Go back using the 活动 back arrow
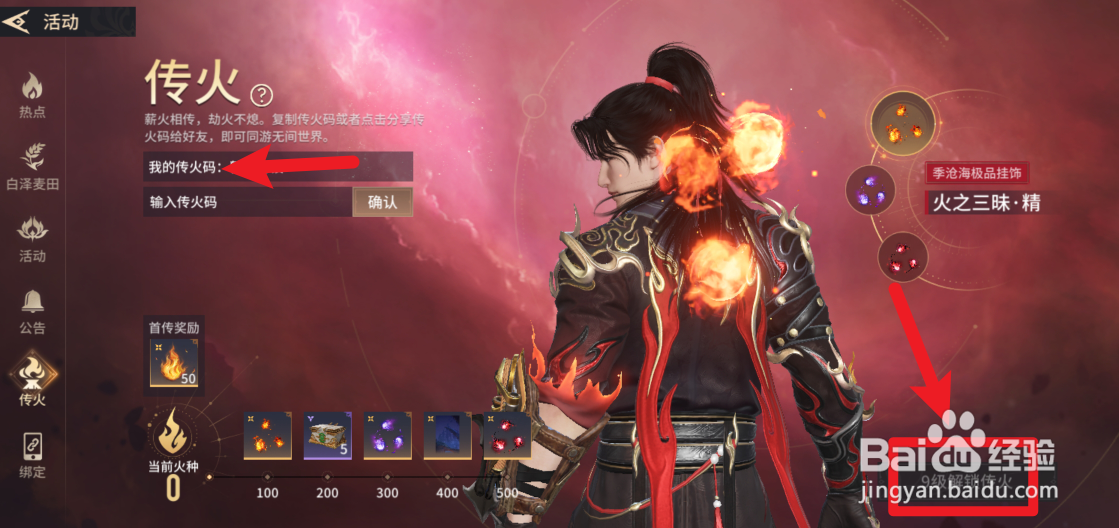This screenshot has height=528, width=1119. (x=18, y=22)
